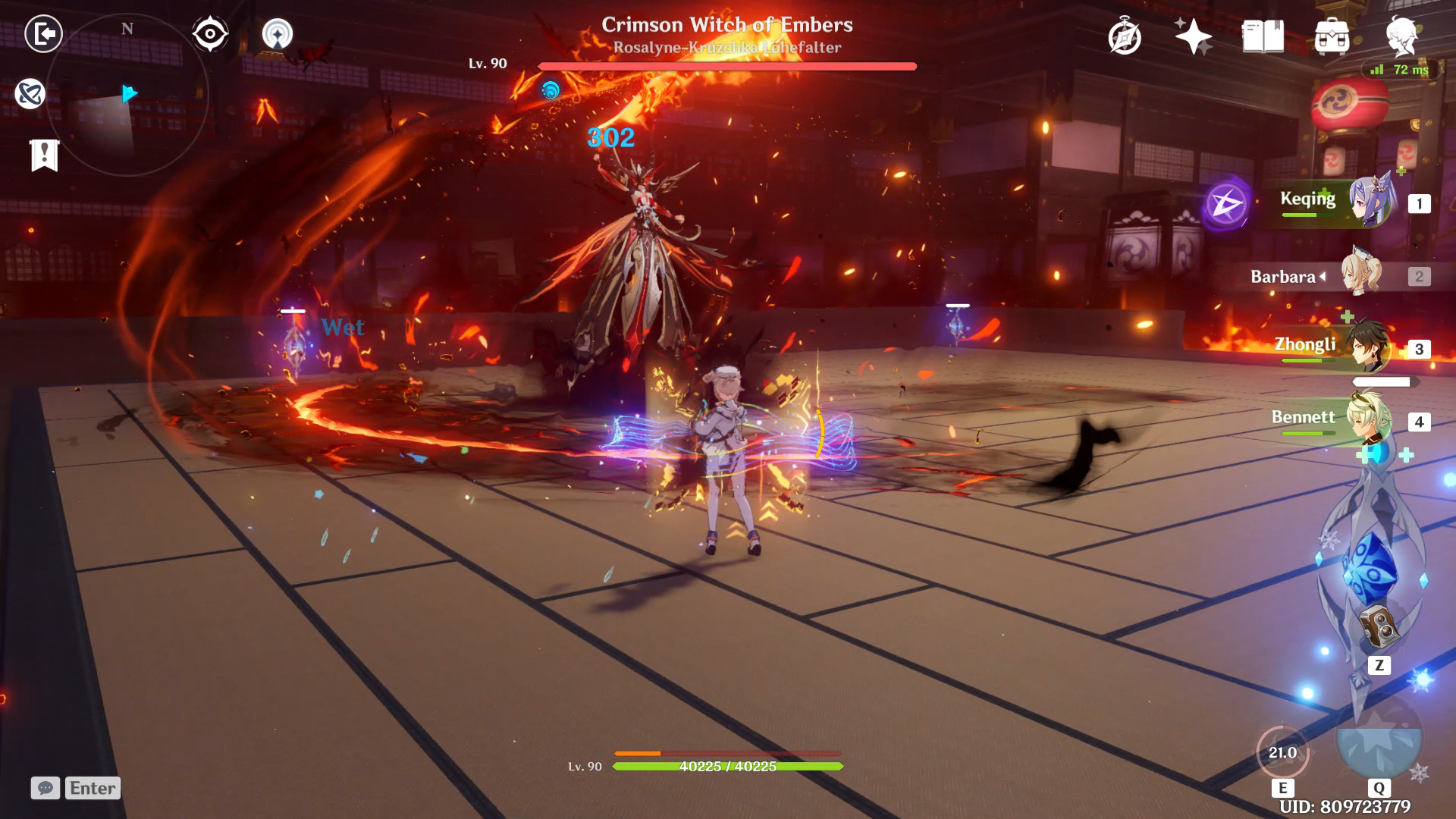
Task: Open the Inventory backpack
Action: coord(1332,36)
